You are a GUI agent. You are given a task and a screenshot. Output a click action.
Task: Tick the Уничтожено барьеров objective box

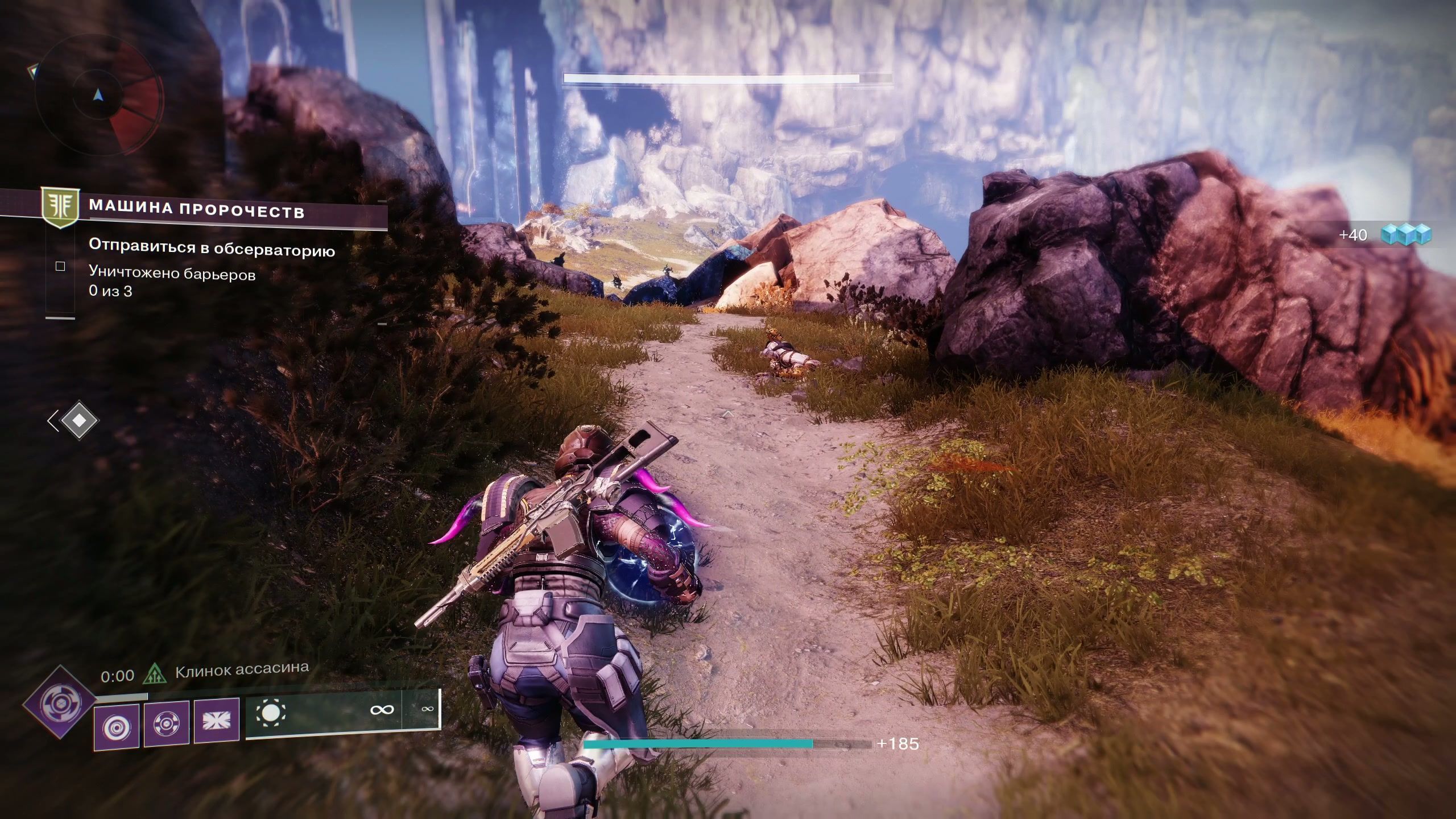coord(60,266)
